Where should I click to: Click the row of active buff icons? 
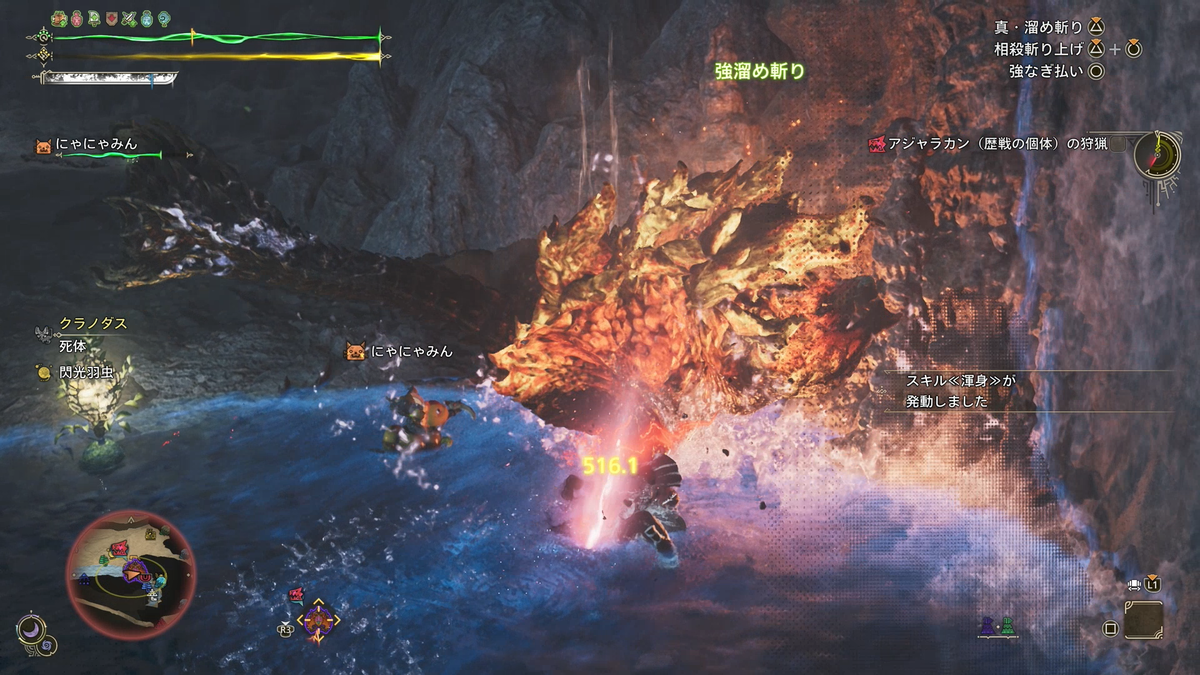click(x=112, y=18)
